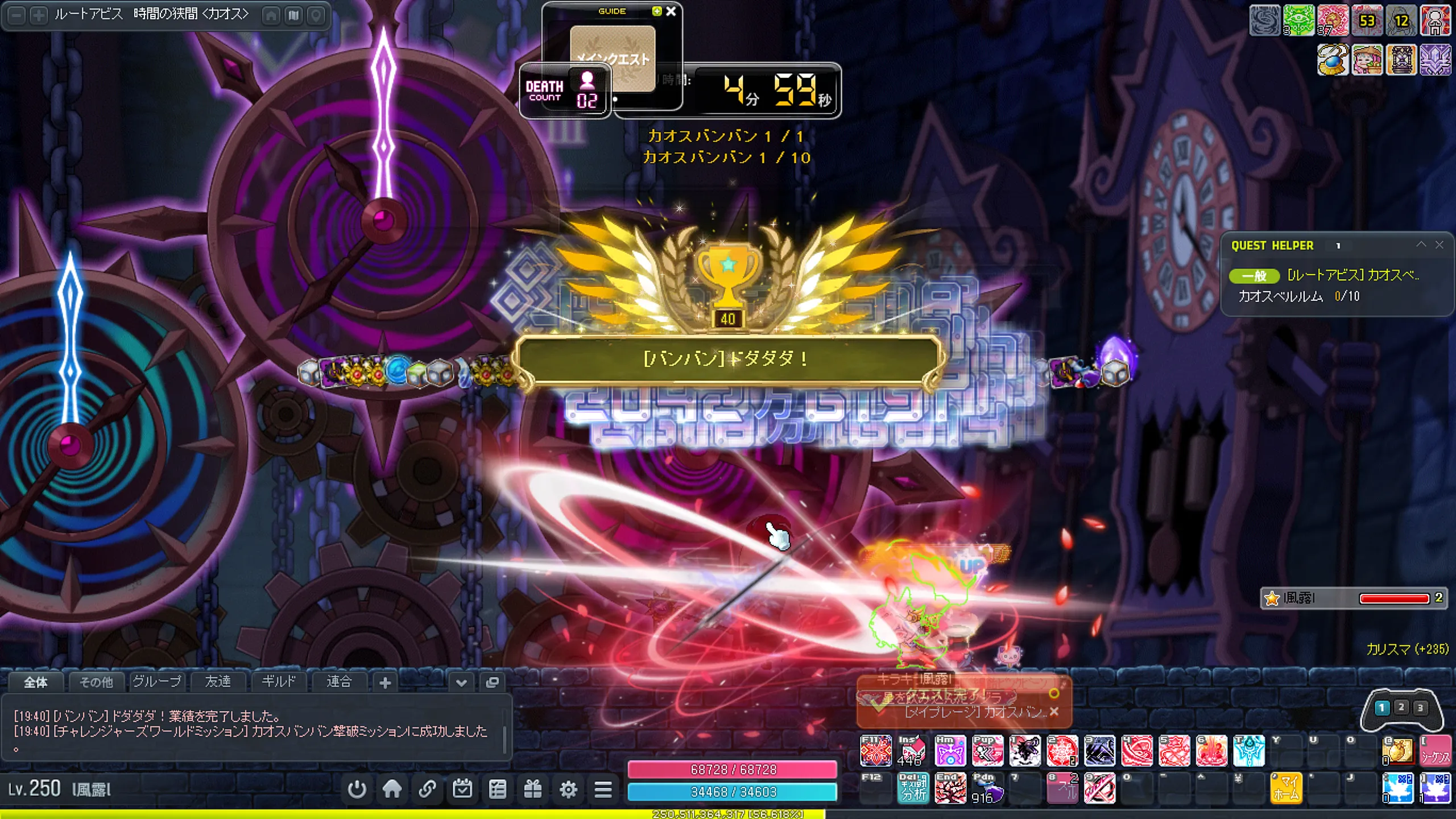The width and height of the screenshot is (1456, 819).
Task: Open the hamburger main menu
Action: point(603,789)
